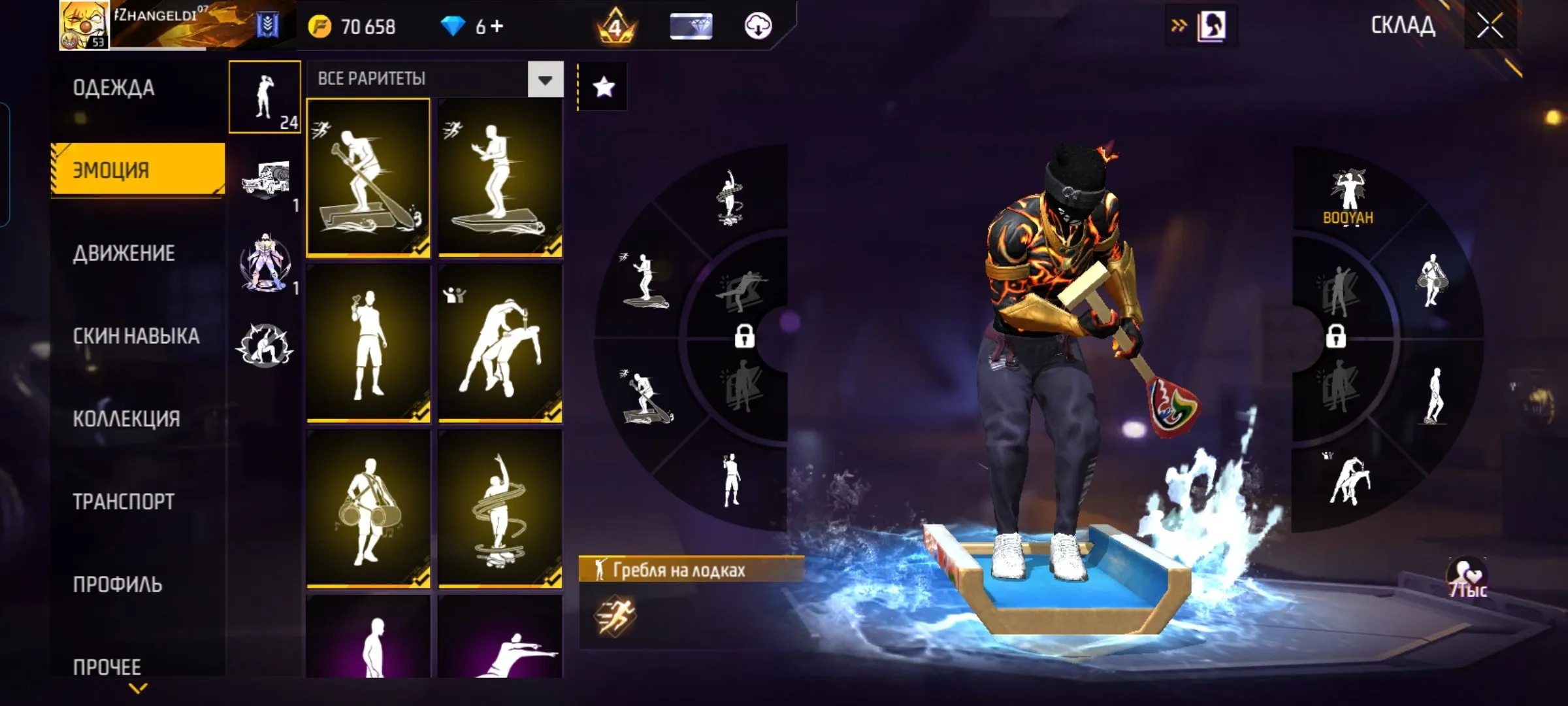
Task: Select the СКИН НАВЫКА category
Action: 136,336
